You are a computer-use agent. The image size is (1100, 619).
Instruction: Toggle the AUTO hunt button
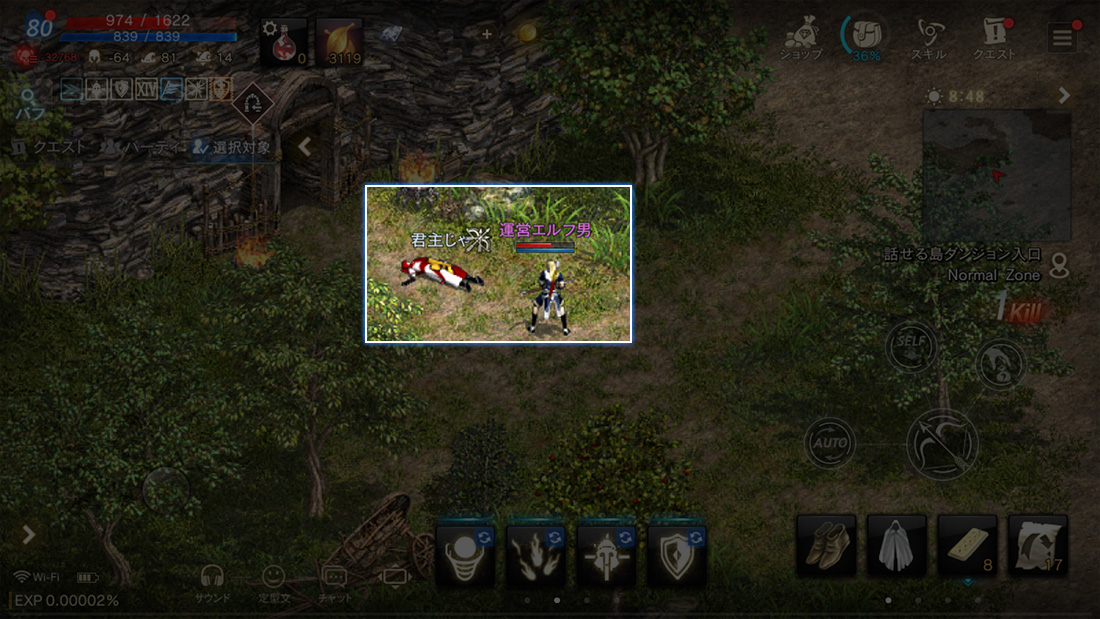pos(829,443)
